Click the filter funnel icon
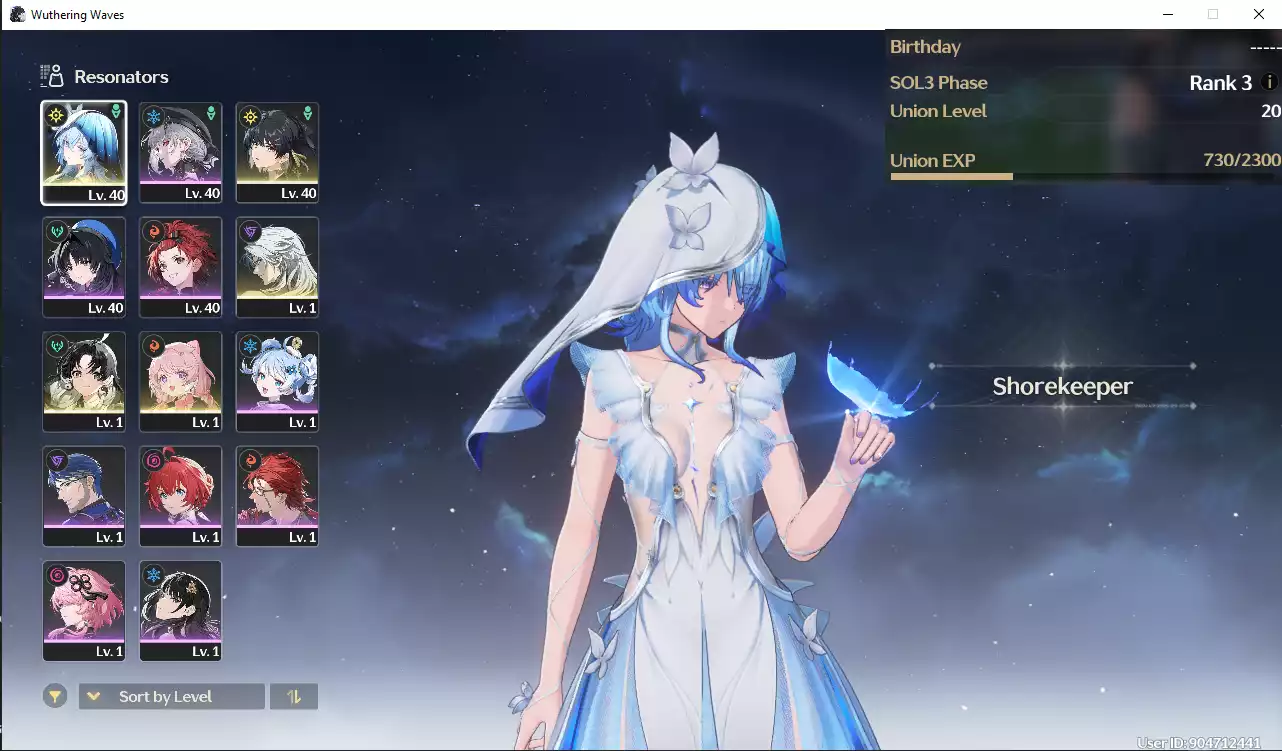1282x751 pixels. 55,695
